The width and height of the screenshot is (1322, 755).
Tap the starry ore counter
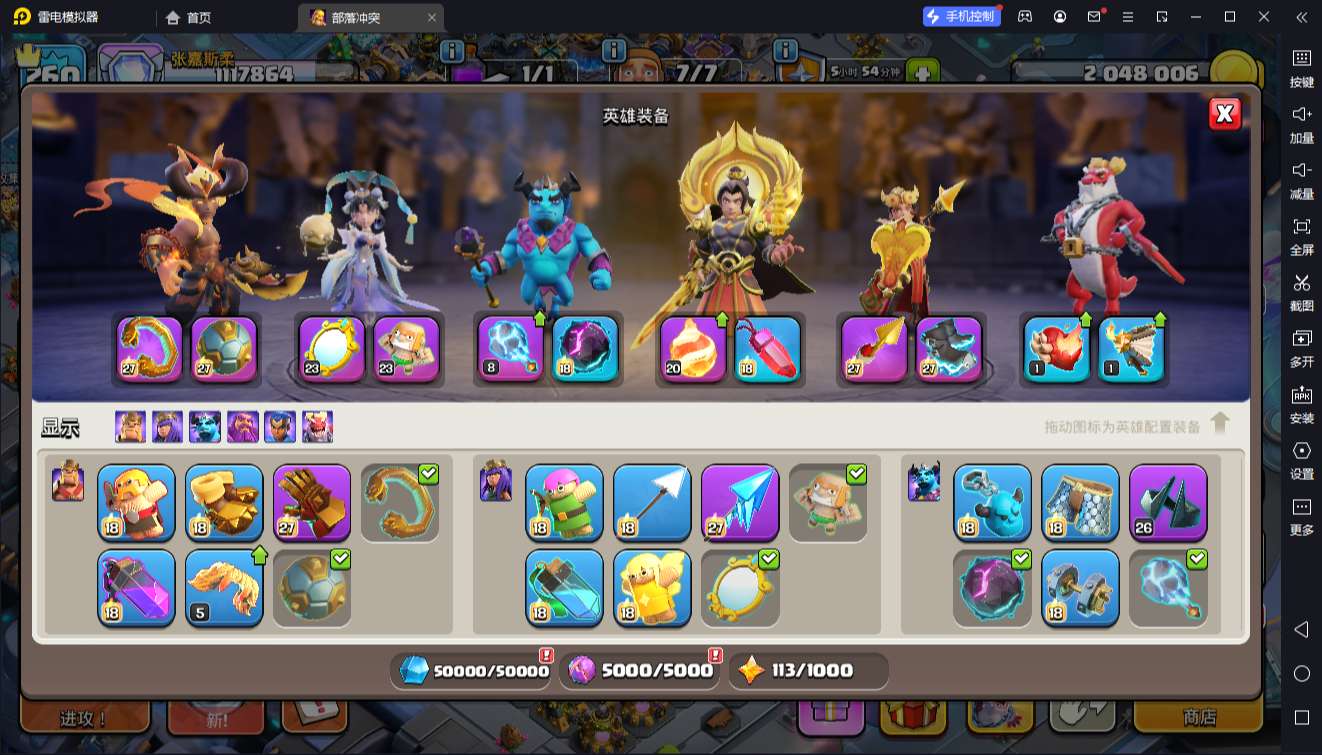pyautogui.click(x=808, y=670)
